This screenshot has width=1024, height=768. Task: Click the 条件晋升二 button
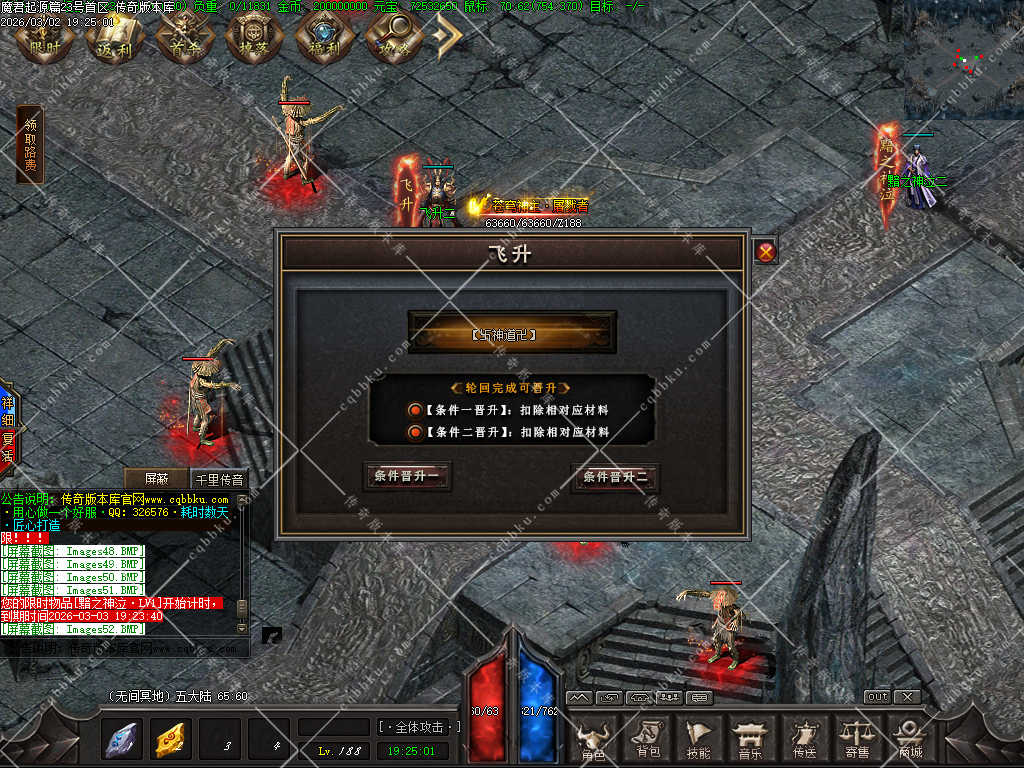[x=615, y=478]
